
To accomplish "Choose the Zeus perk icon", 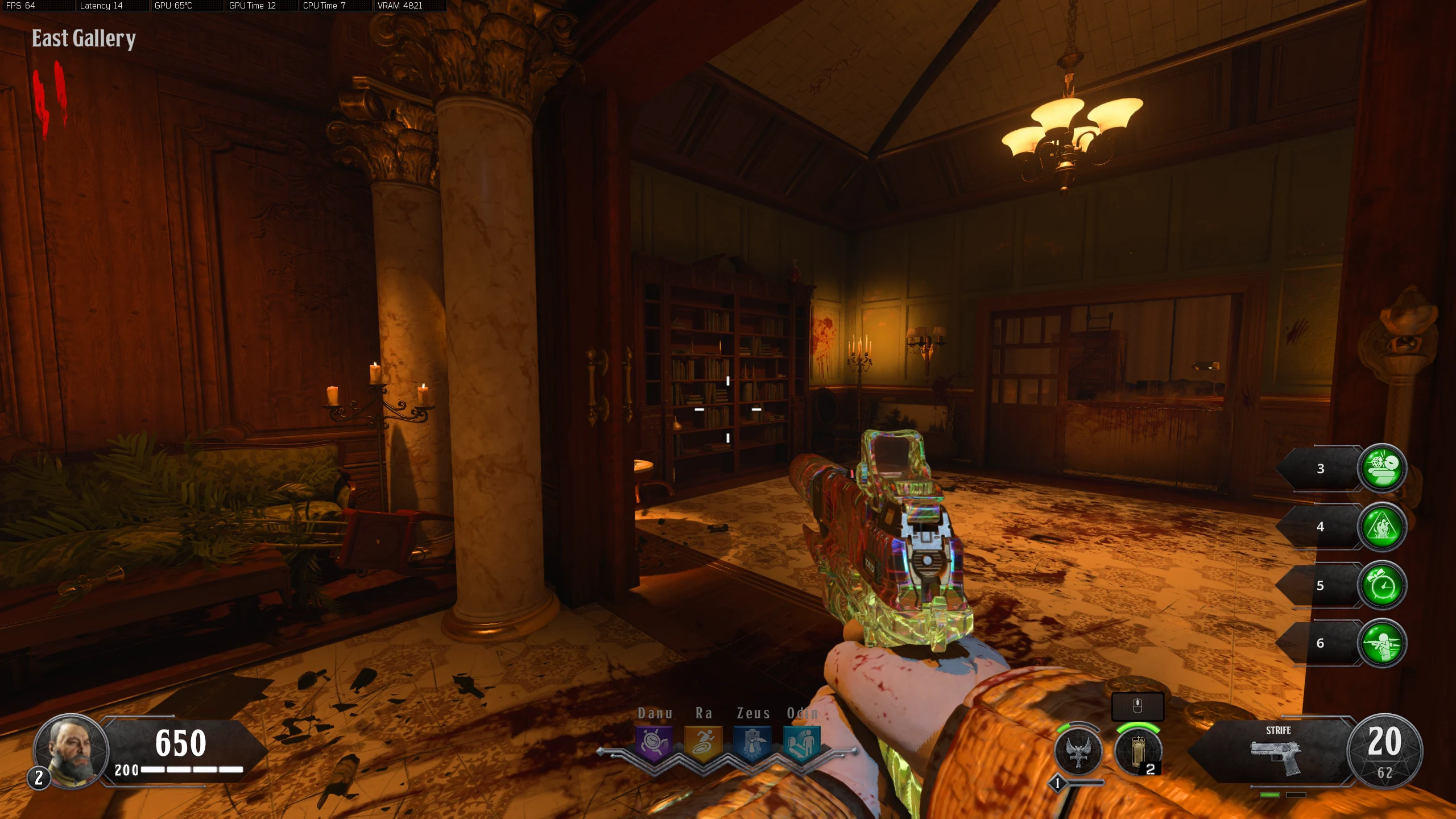I will [x=752, y=743].
